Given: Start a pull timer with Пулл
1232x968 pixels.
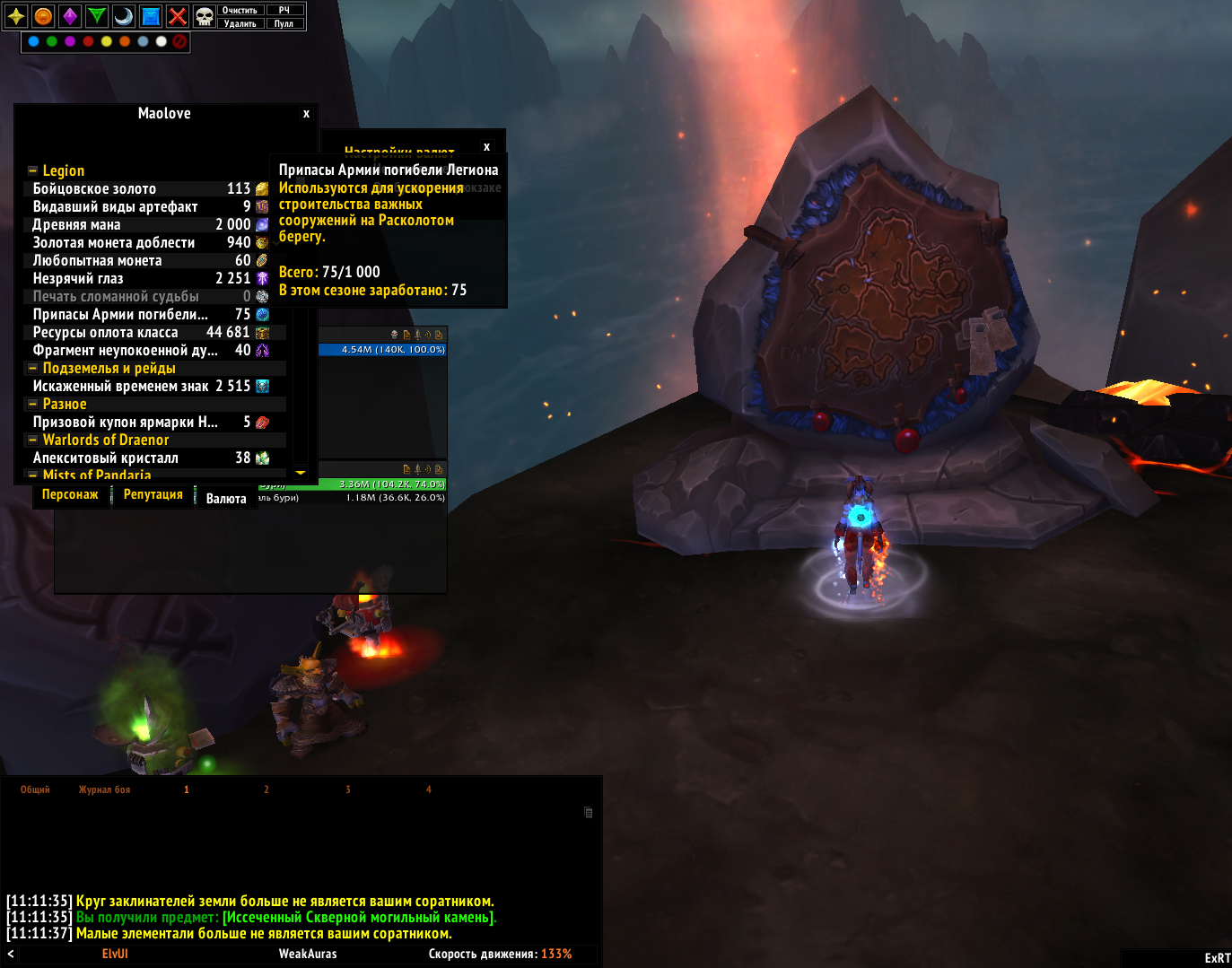Looking at the screenshot, I should coord(284,23).
